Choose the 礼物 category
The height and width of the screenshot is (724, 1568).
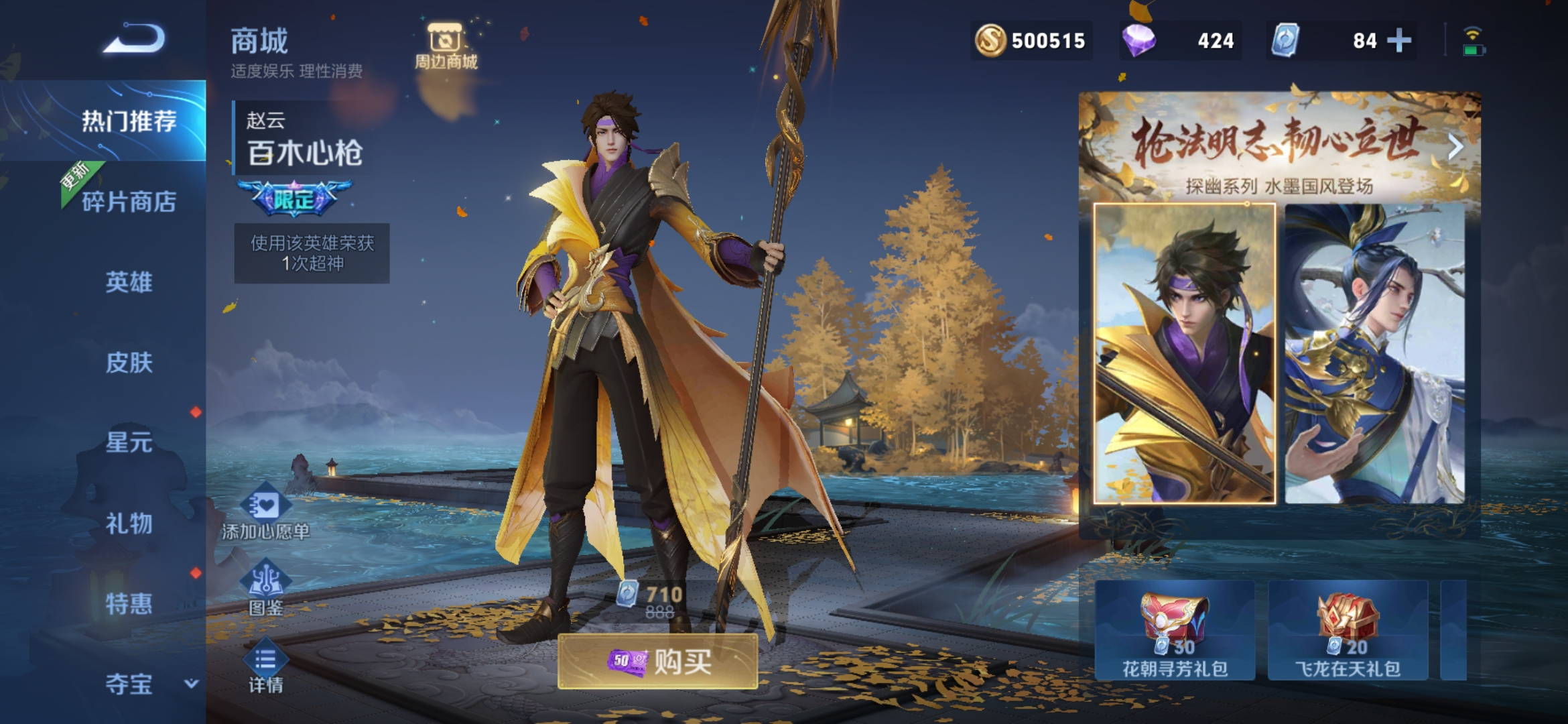(x=129, y=524)
